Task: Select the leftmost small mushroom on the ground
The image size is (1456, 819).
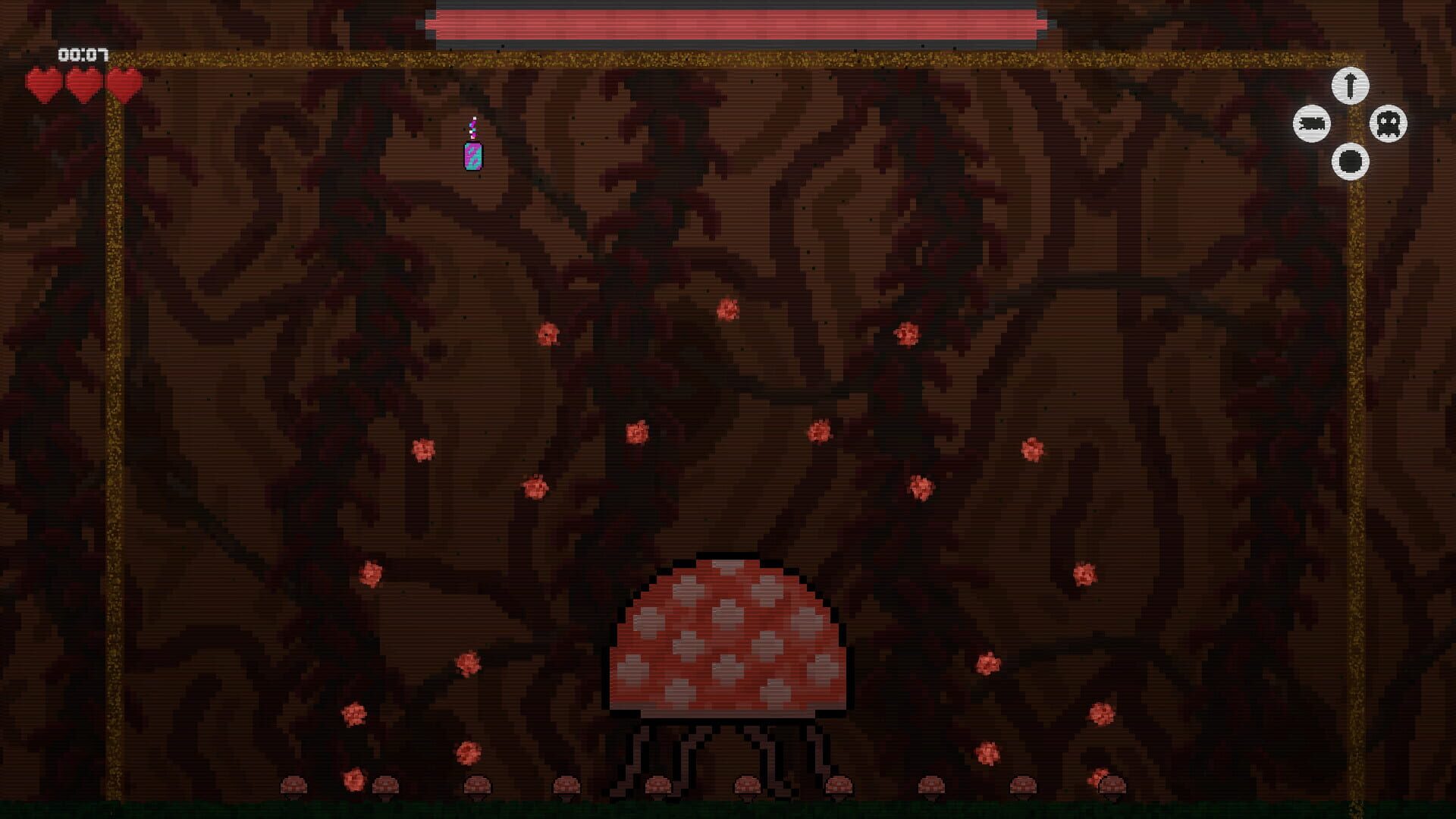Action: [294, 785]
